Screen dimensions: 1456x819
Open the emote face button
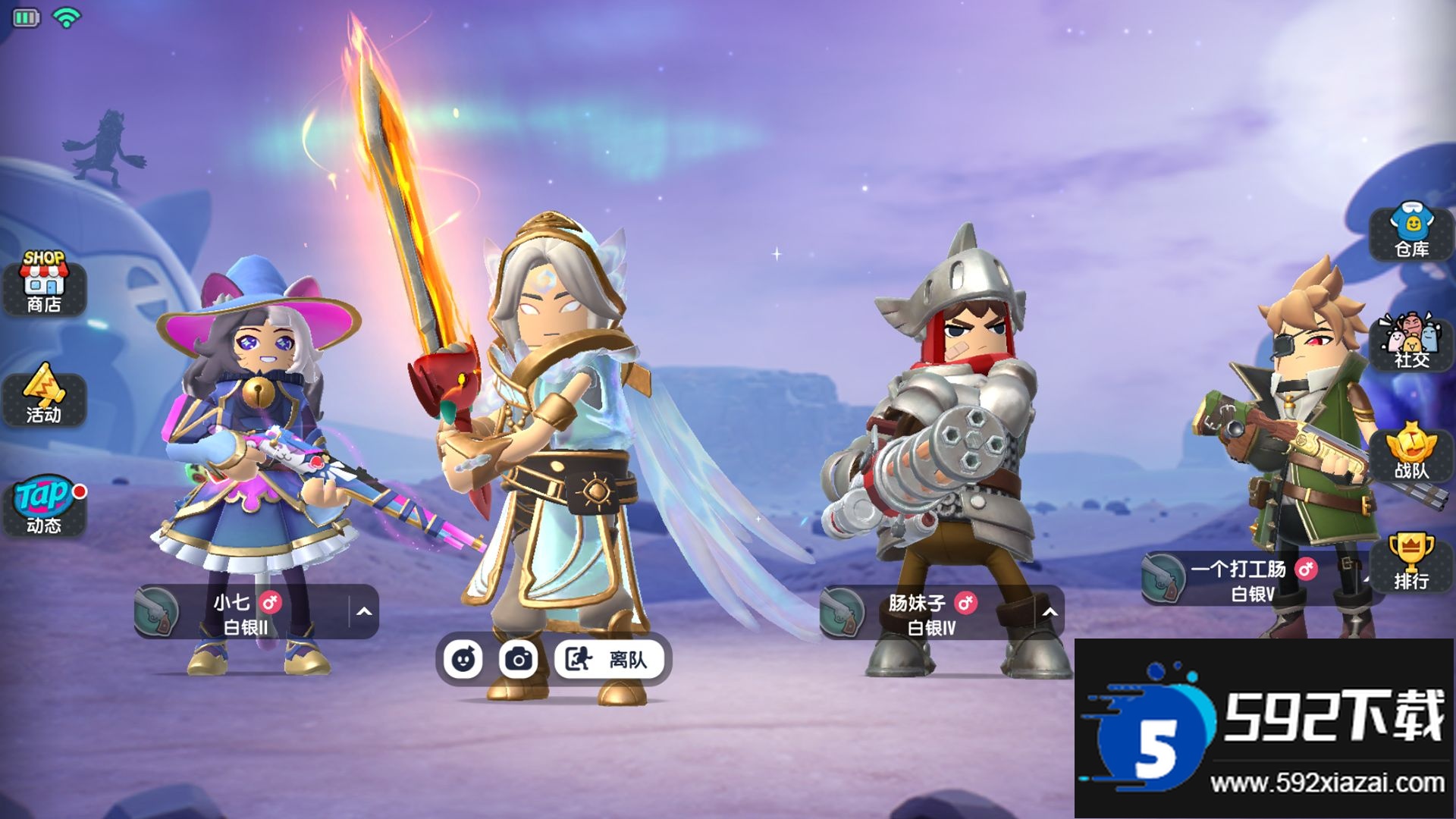(463, 659)
